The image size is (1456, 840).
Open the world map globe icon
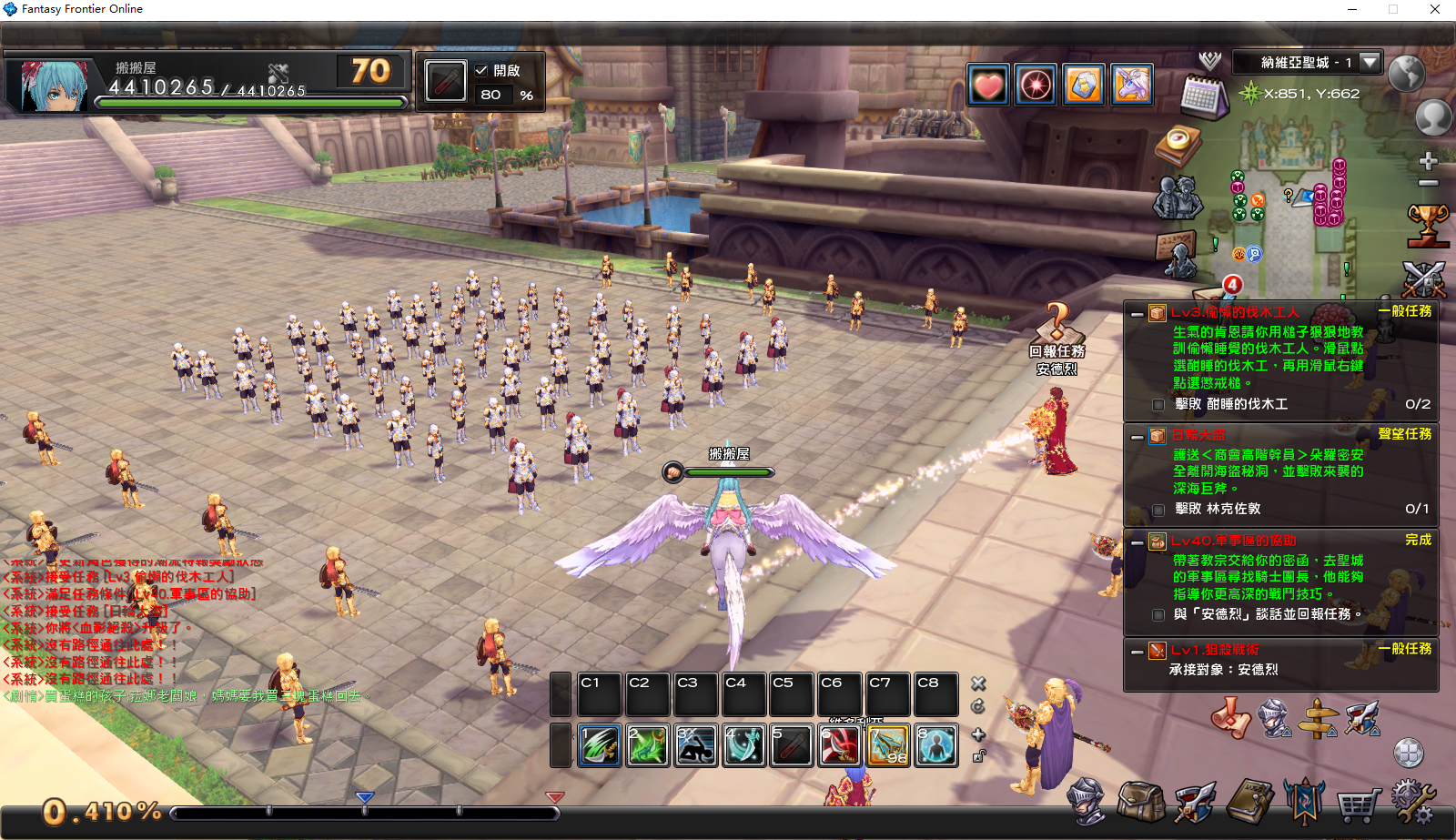pos(1406,74)
